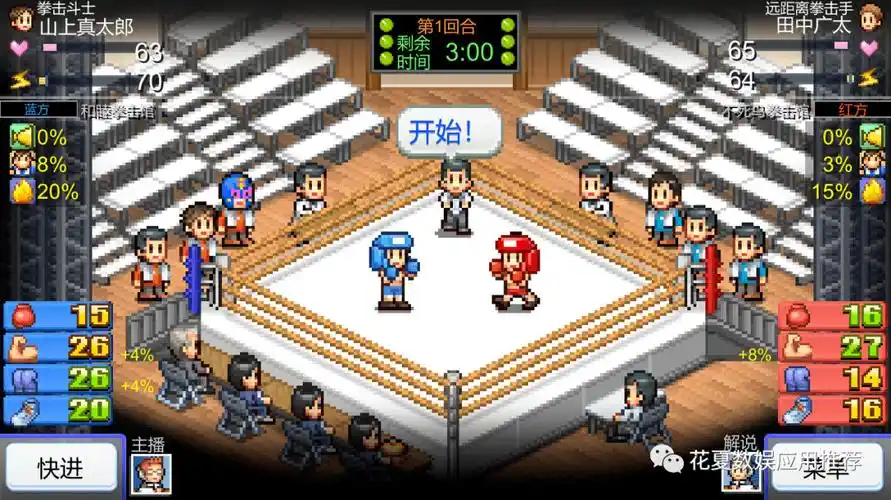Tap the 快进 fast-forward button
The height and width of the screenshot is (500, 891).
coord(60,467)
